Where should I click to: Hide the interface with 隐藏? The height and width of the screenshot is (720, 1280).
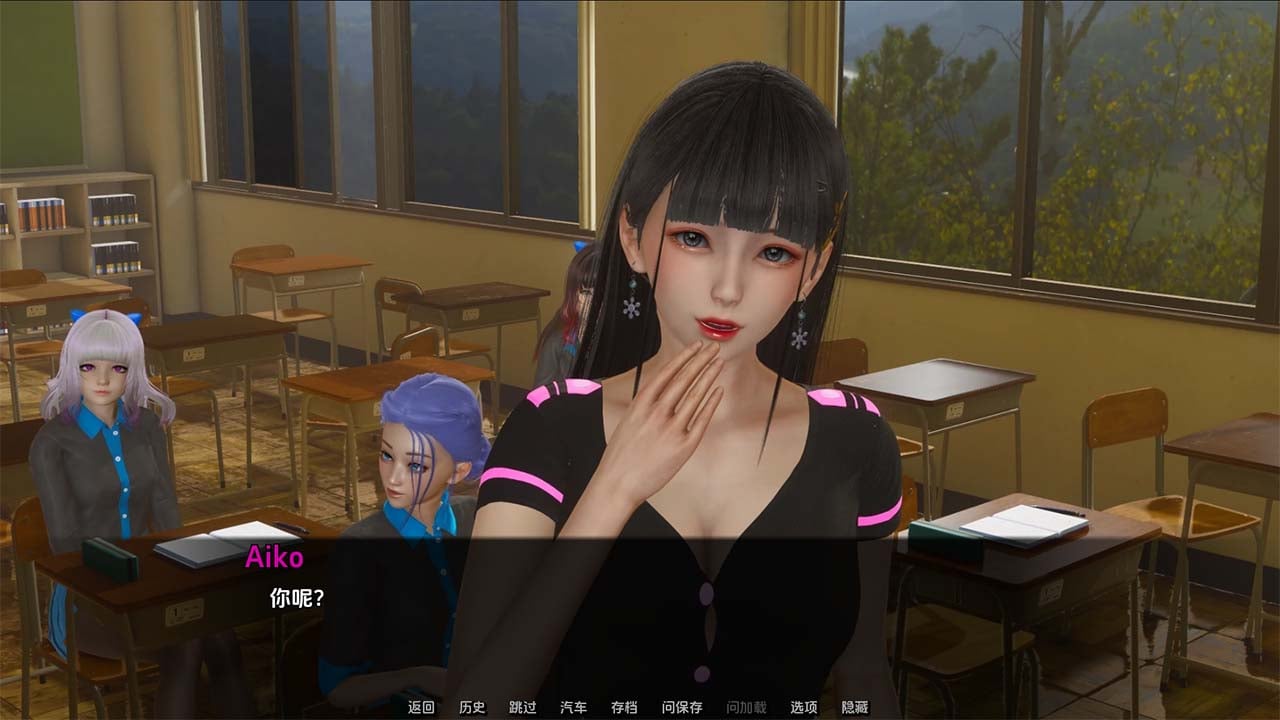tap(855, 707)
